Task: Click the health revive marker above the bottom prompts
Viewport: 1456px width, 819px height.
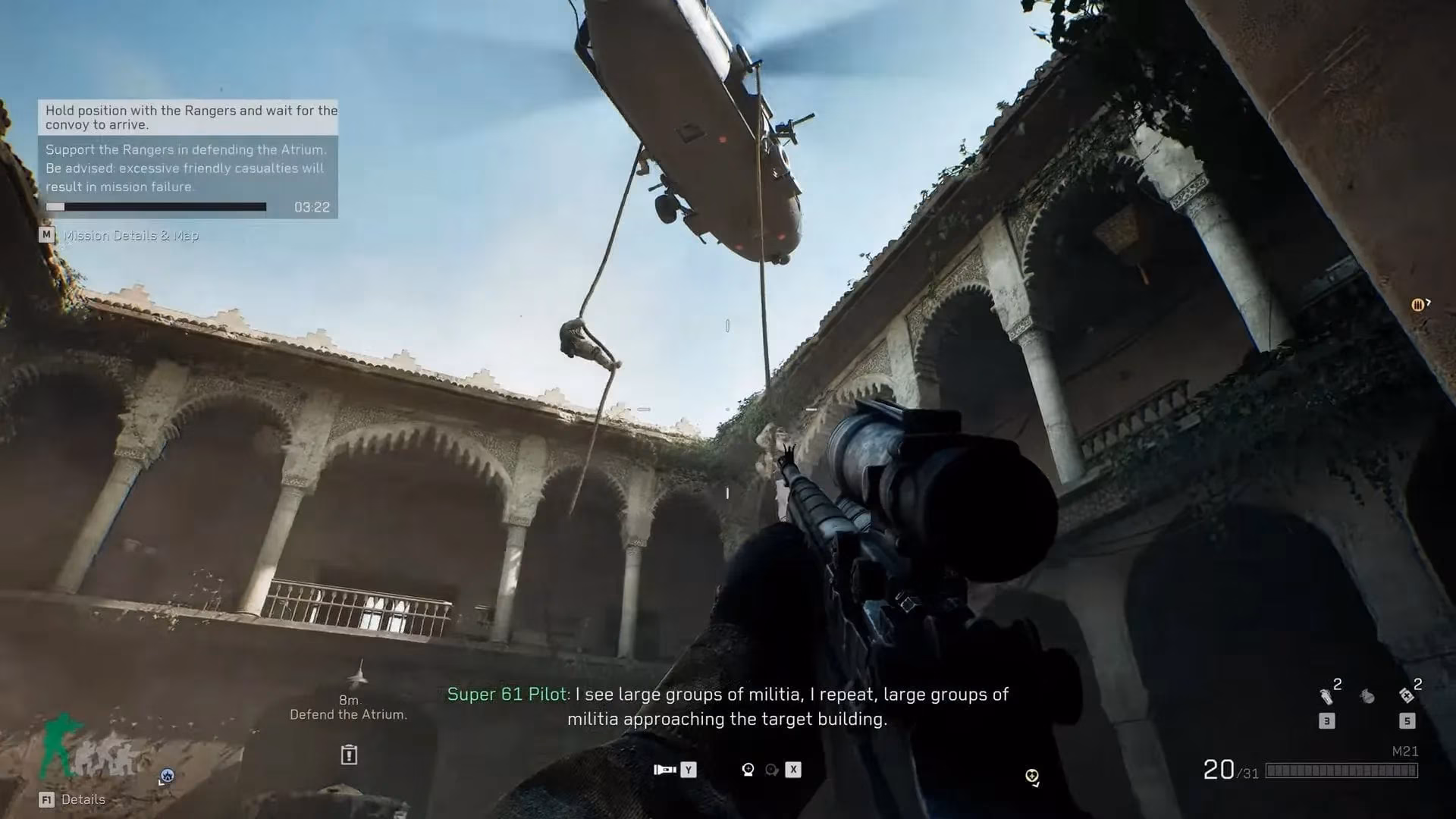Action: (x=1032, y=774)
